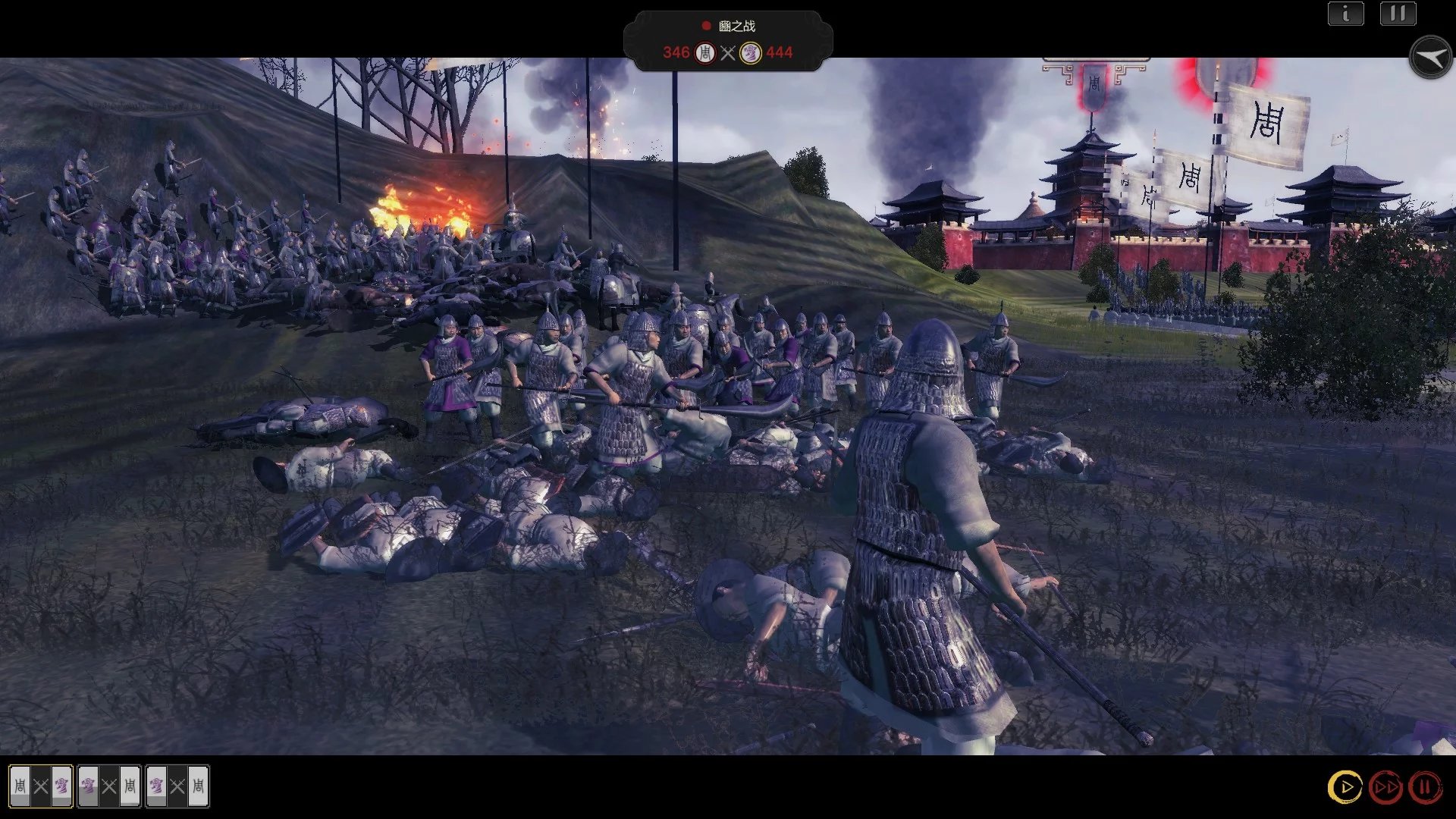Pause the battle with the red circular button
1456x819 pixels.
(x=1425, y=787)
